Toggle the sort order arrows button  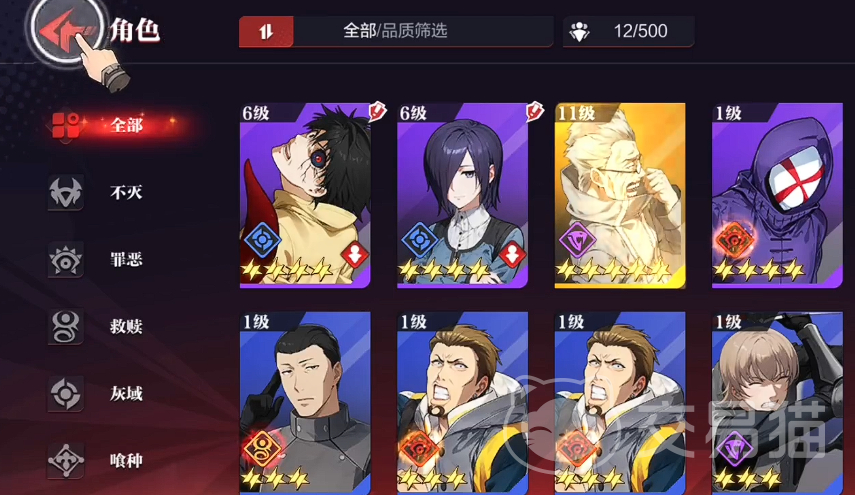(266, 31)
